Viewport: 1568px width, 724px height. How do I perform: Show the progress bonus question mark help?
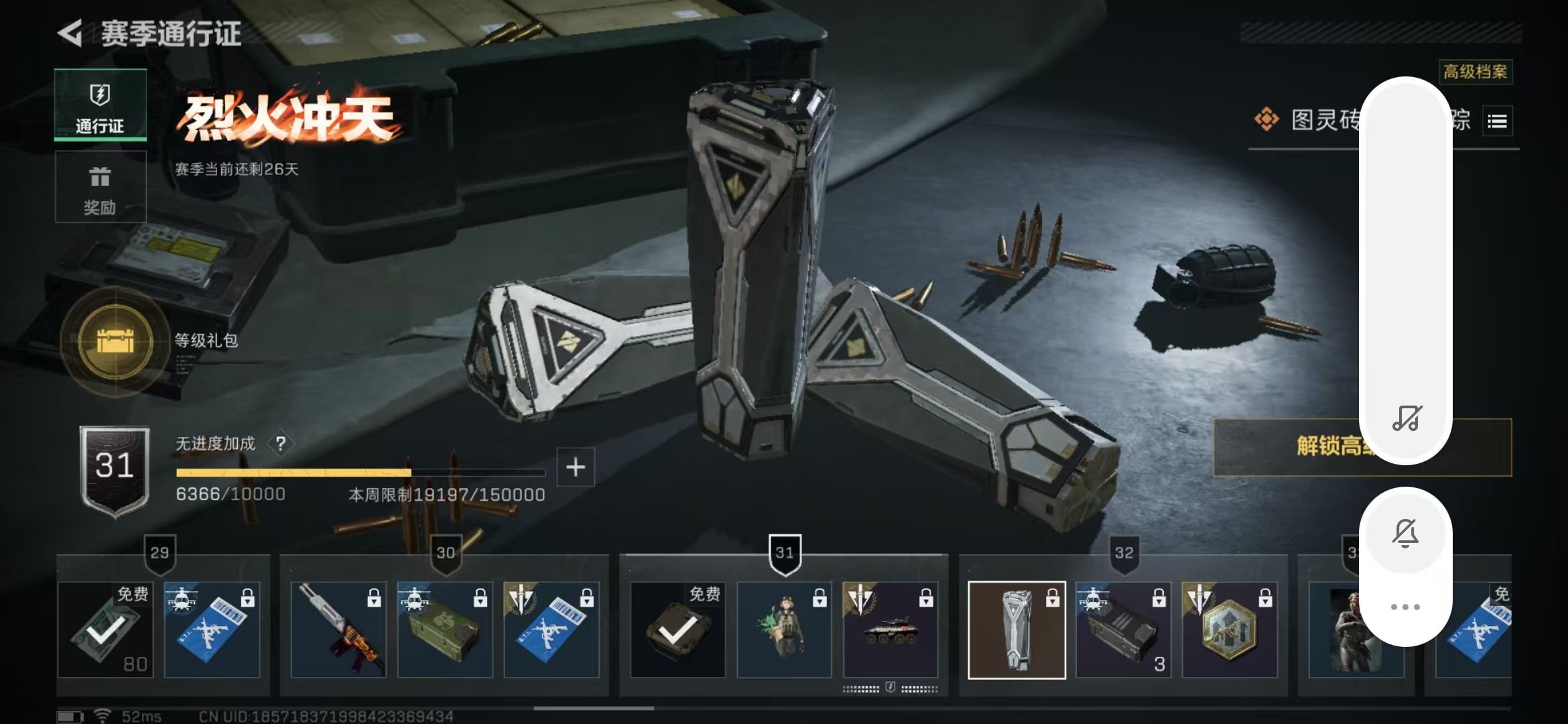coord(281,443)
